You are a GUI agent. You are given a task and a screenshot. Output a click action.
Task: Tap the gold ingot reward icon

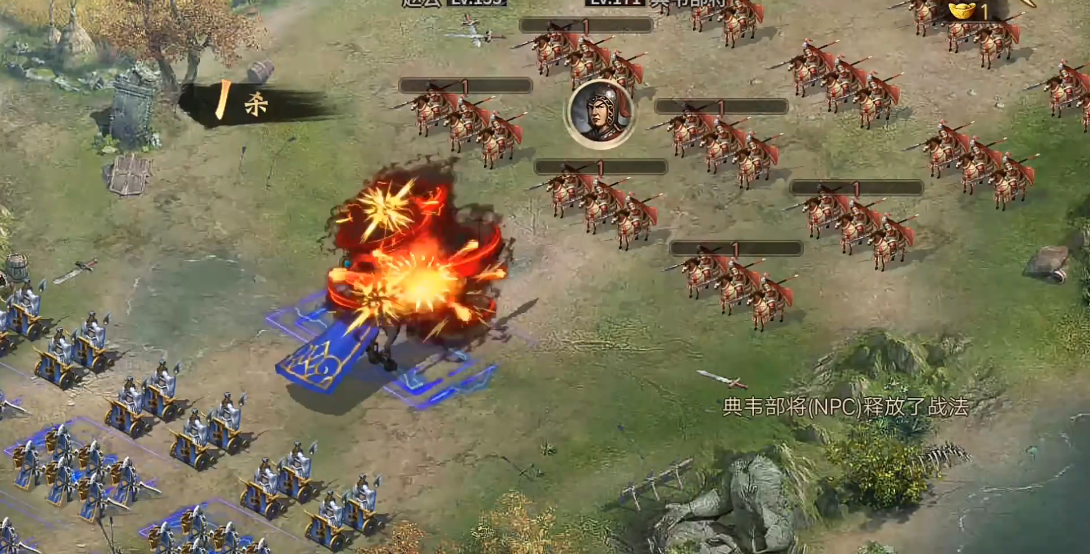tap(964, 11)
